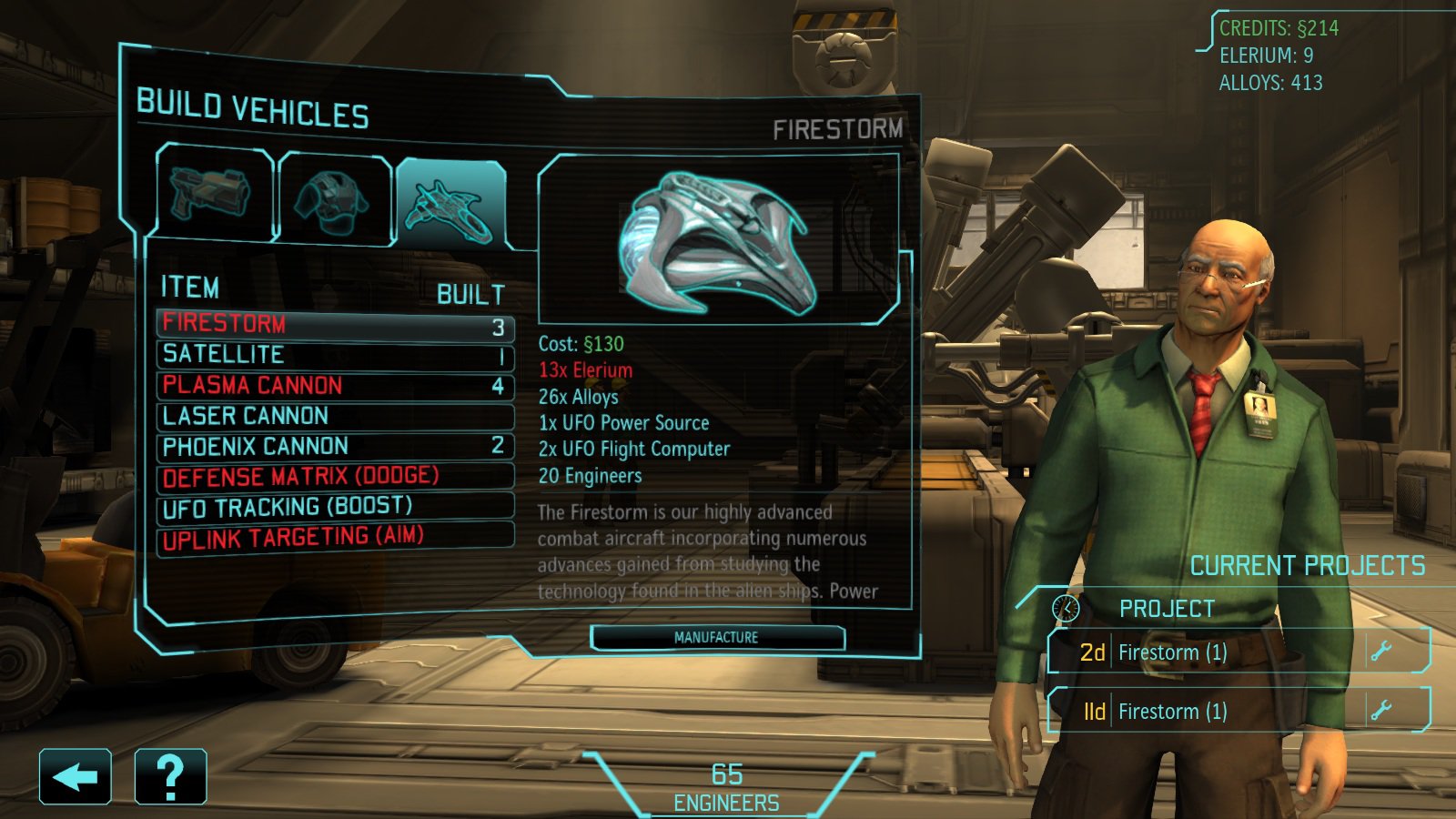Image resolution: width=1456 pixels, height=819 pixels.
Task: Select the Firestorm item row
Action: pos(335,325)
